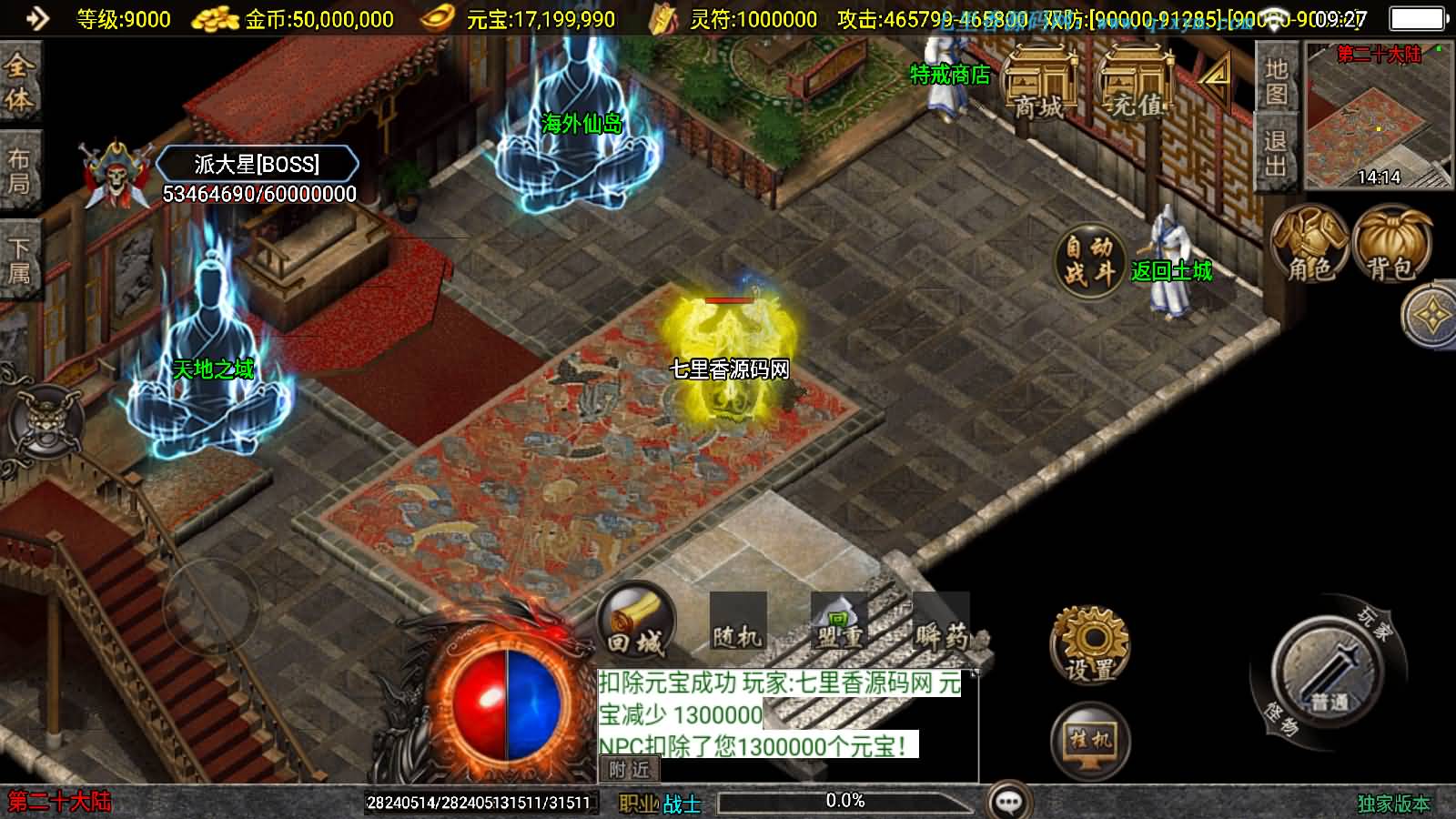Open the 设置 settings gear
The width and height of the screenshot is (1456, 819).
pos(1090,645)
